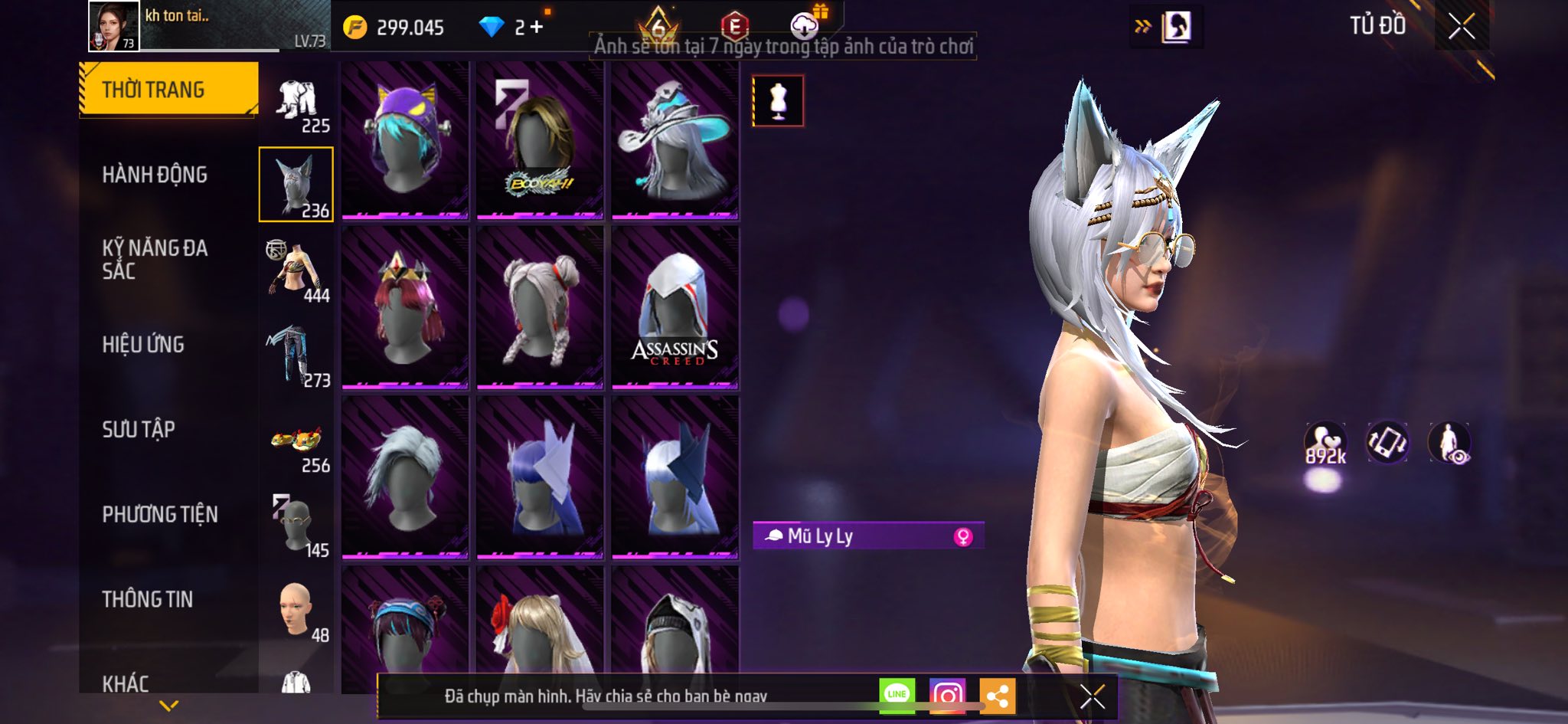
Task: Choose the Phương Tiện category
Action: [160, 514]
